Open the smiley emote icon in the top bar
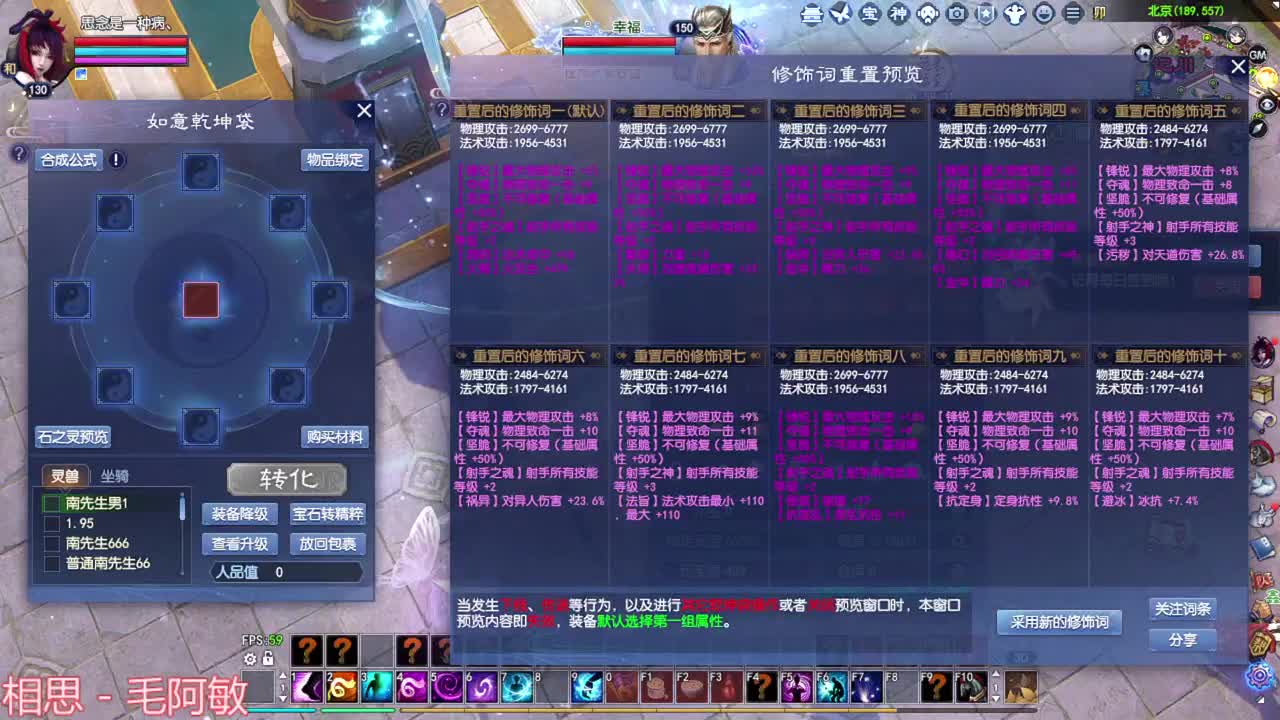Image resolution: width=1280 pixels, height=720 pixels. [x=1043, y=14]
